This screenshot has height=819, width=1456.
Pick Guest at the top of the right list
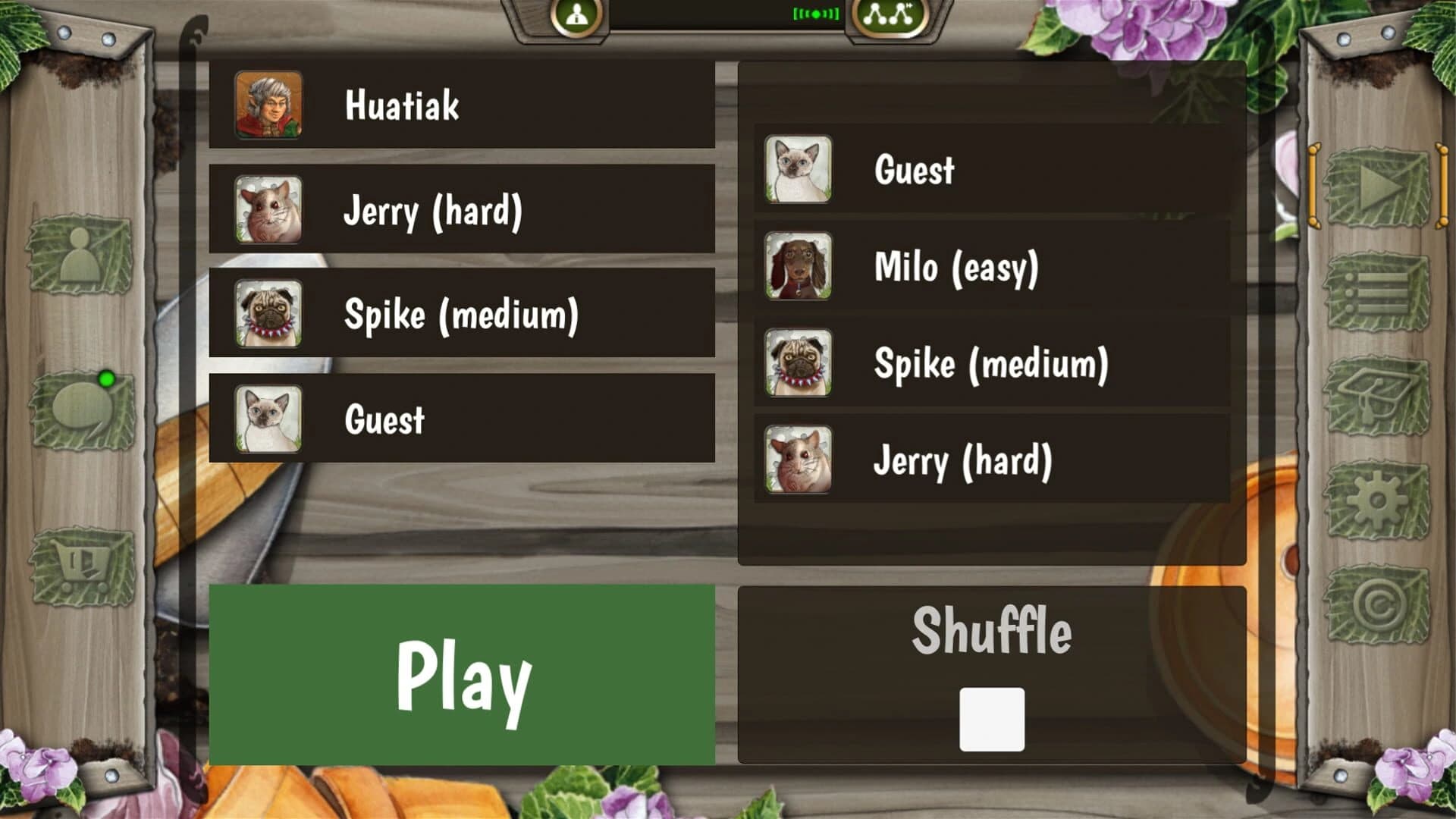(x=986, y=170)
